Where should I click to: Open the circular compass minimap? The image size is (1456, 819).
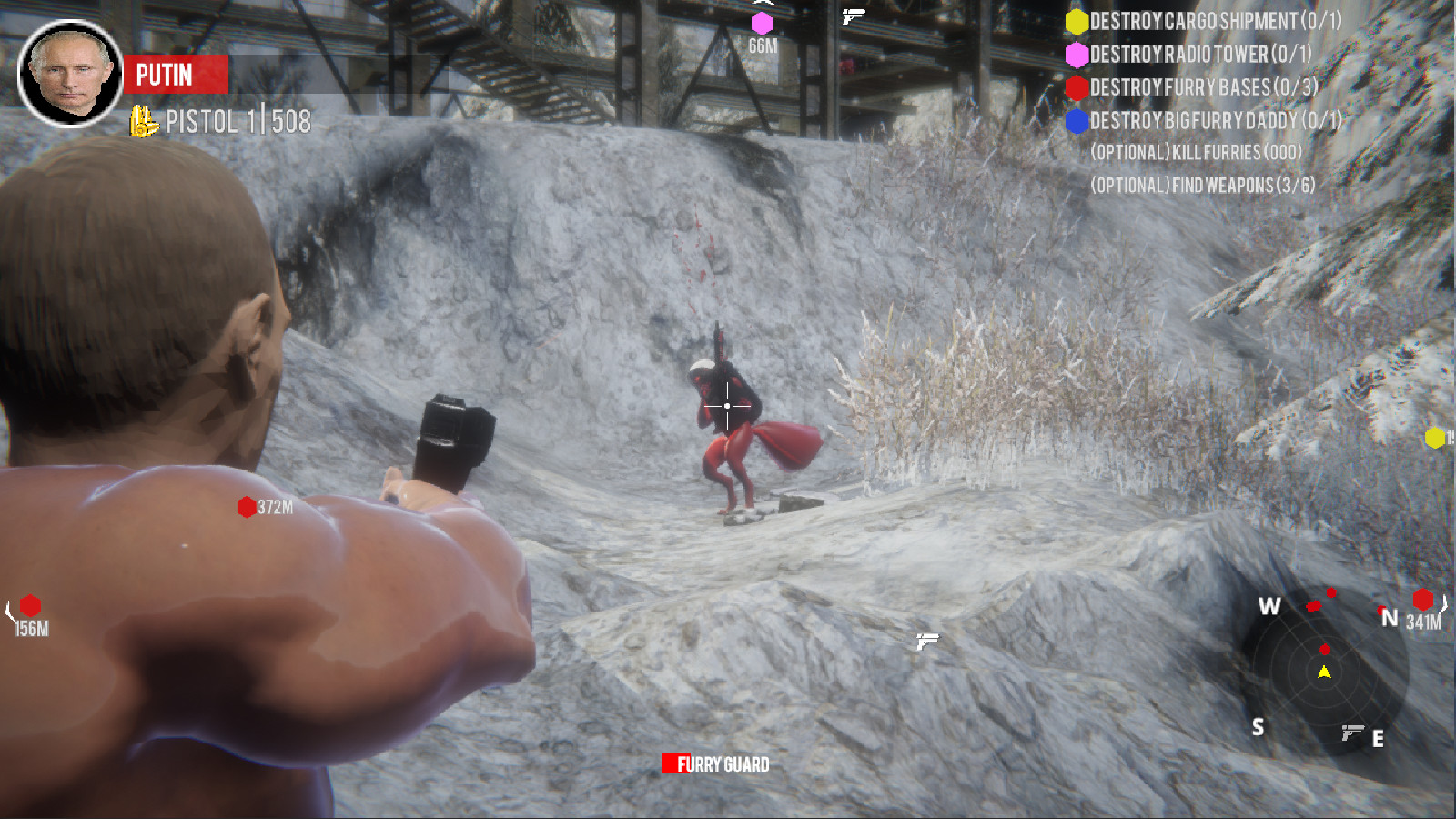(1324, 672)
